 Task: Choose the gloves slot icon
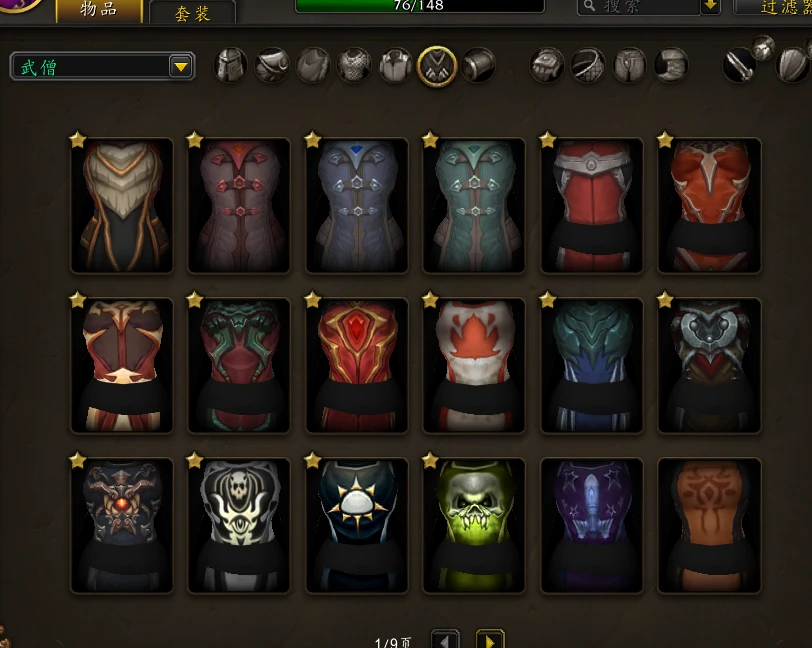click(x=547, y=66)
